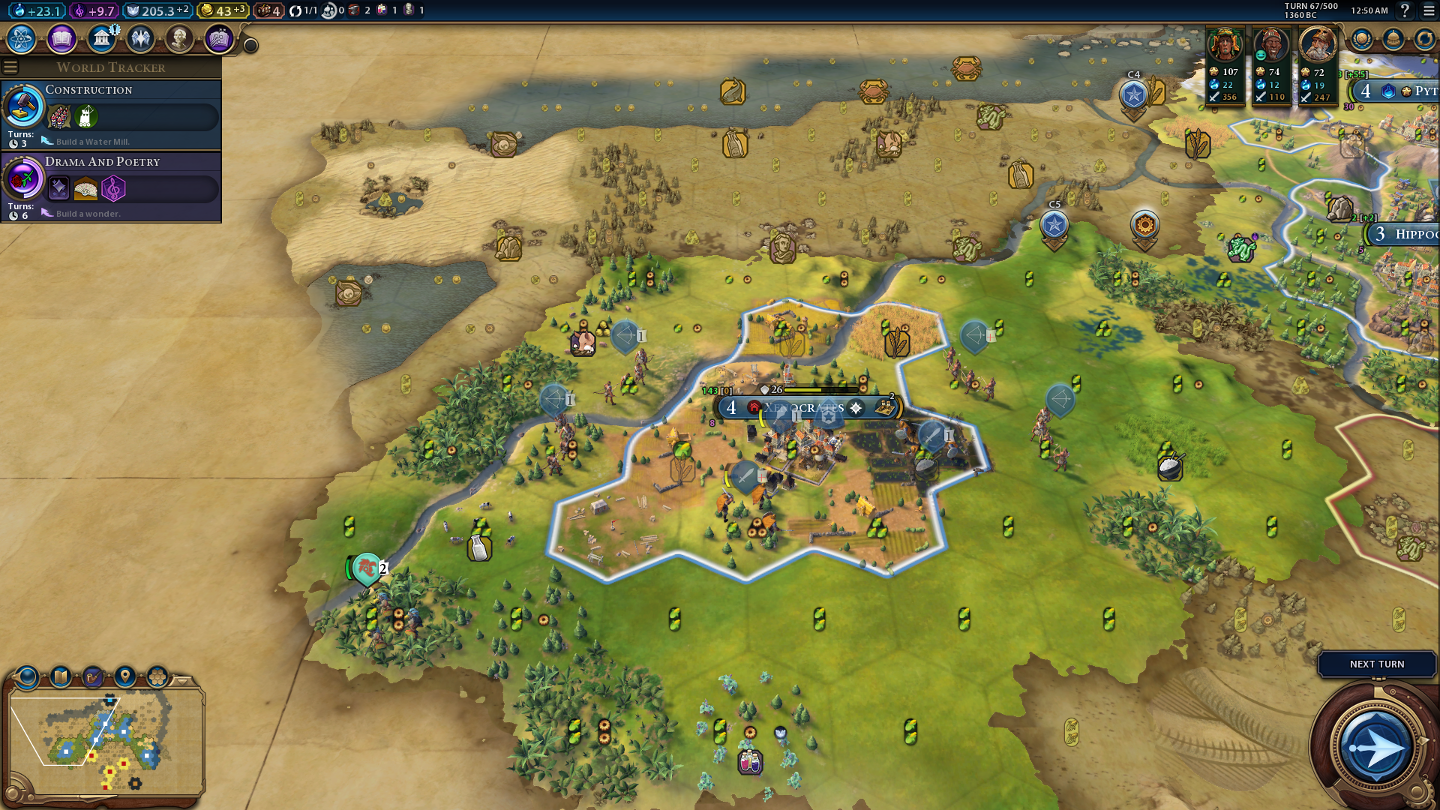This screenshot has height=810, width=1440.
Task: Select the Hippo city banner
Action: coord(1408,233)
